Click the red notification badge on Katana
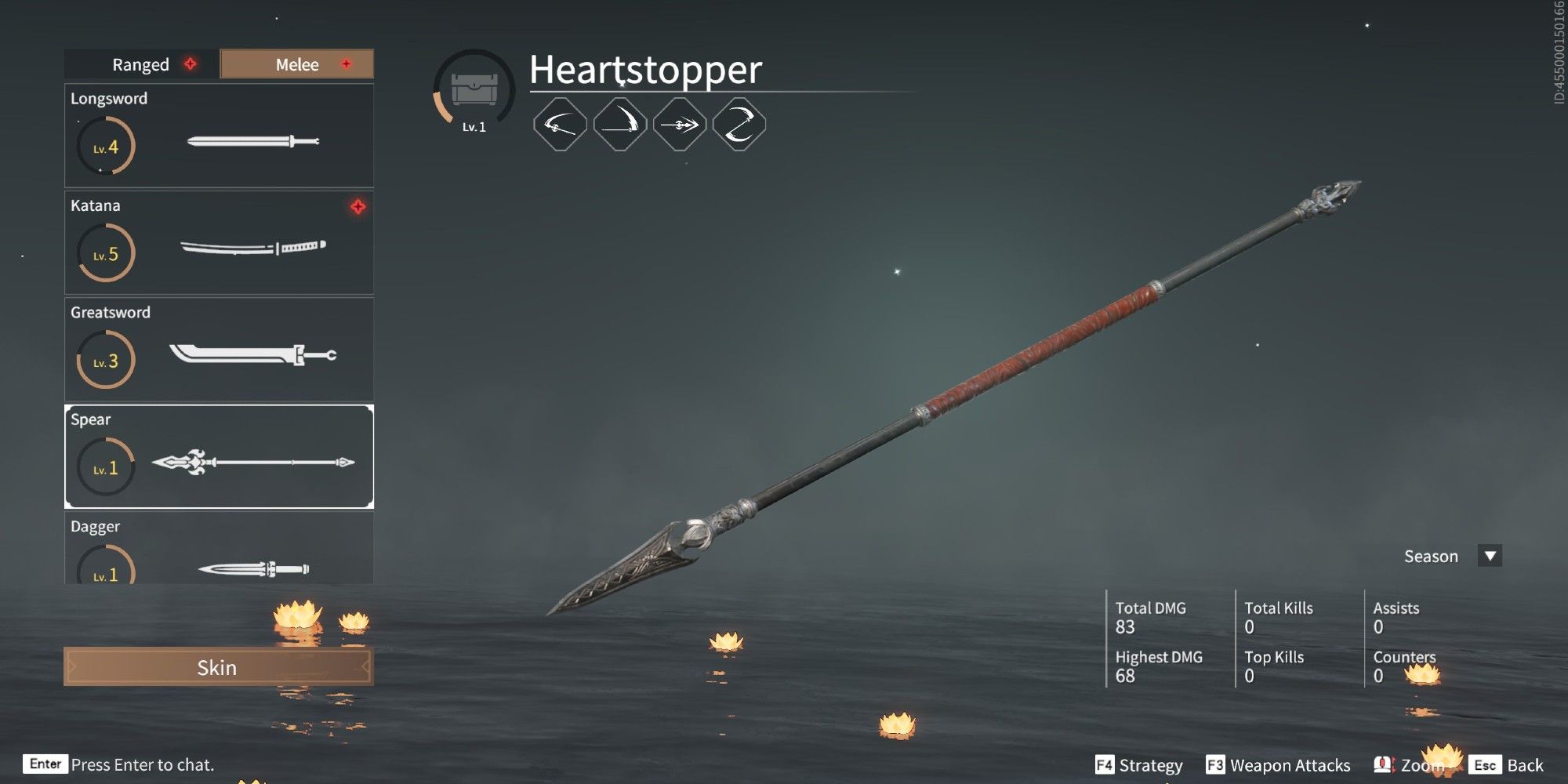1568x784 pixels. pos(358,208)
